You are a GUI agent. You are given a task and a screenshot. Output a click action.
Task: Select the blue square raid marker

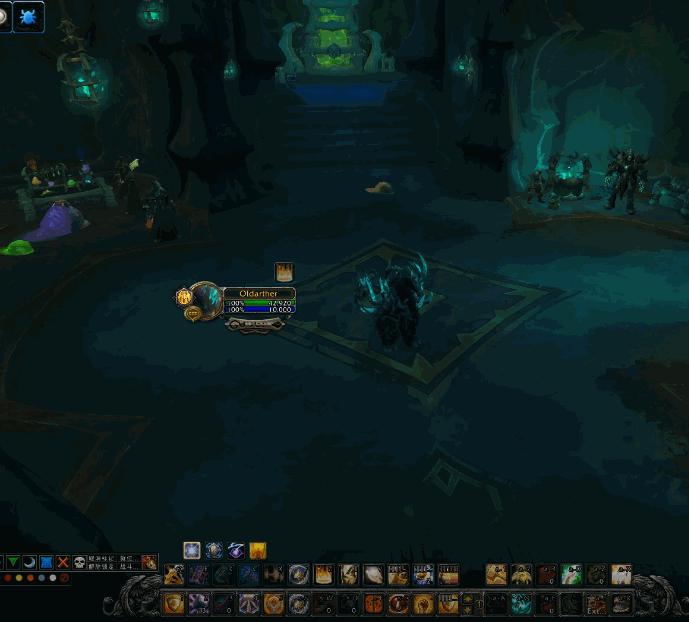tap(46, 562)
